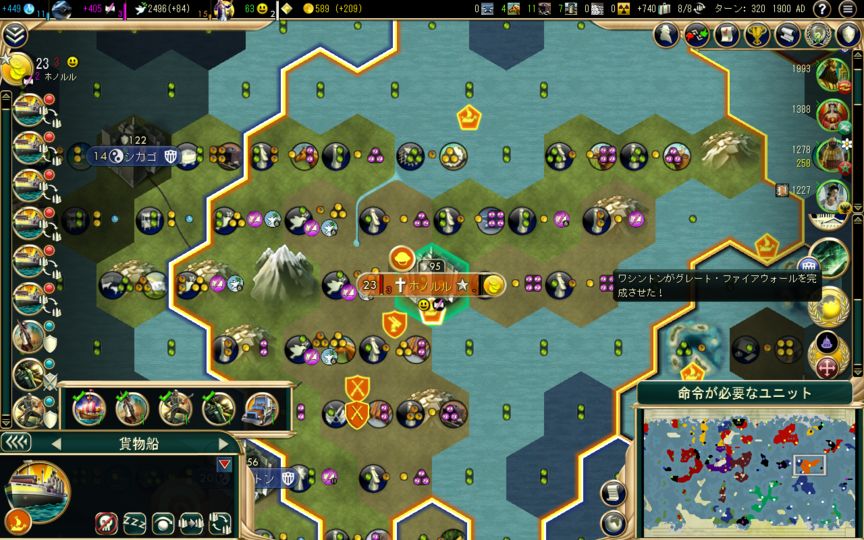
Task: Select previous unit with left arrow by 貨物船
Action: 56,443
